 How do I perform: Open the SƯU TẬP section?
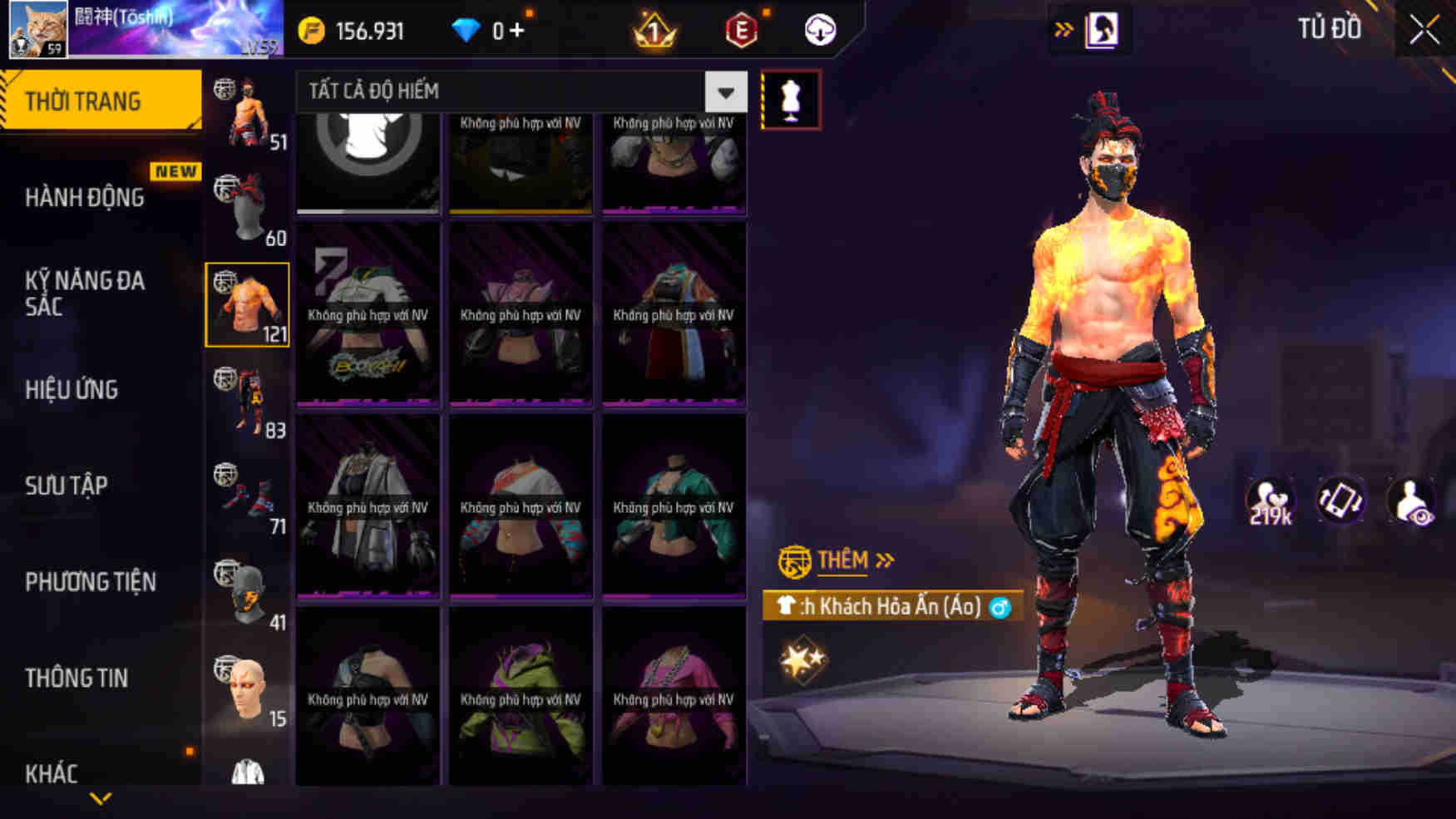point(67,485)
